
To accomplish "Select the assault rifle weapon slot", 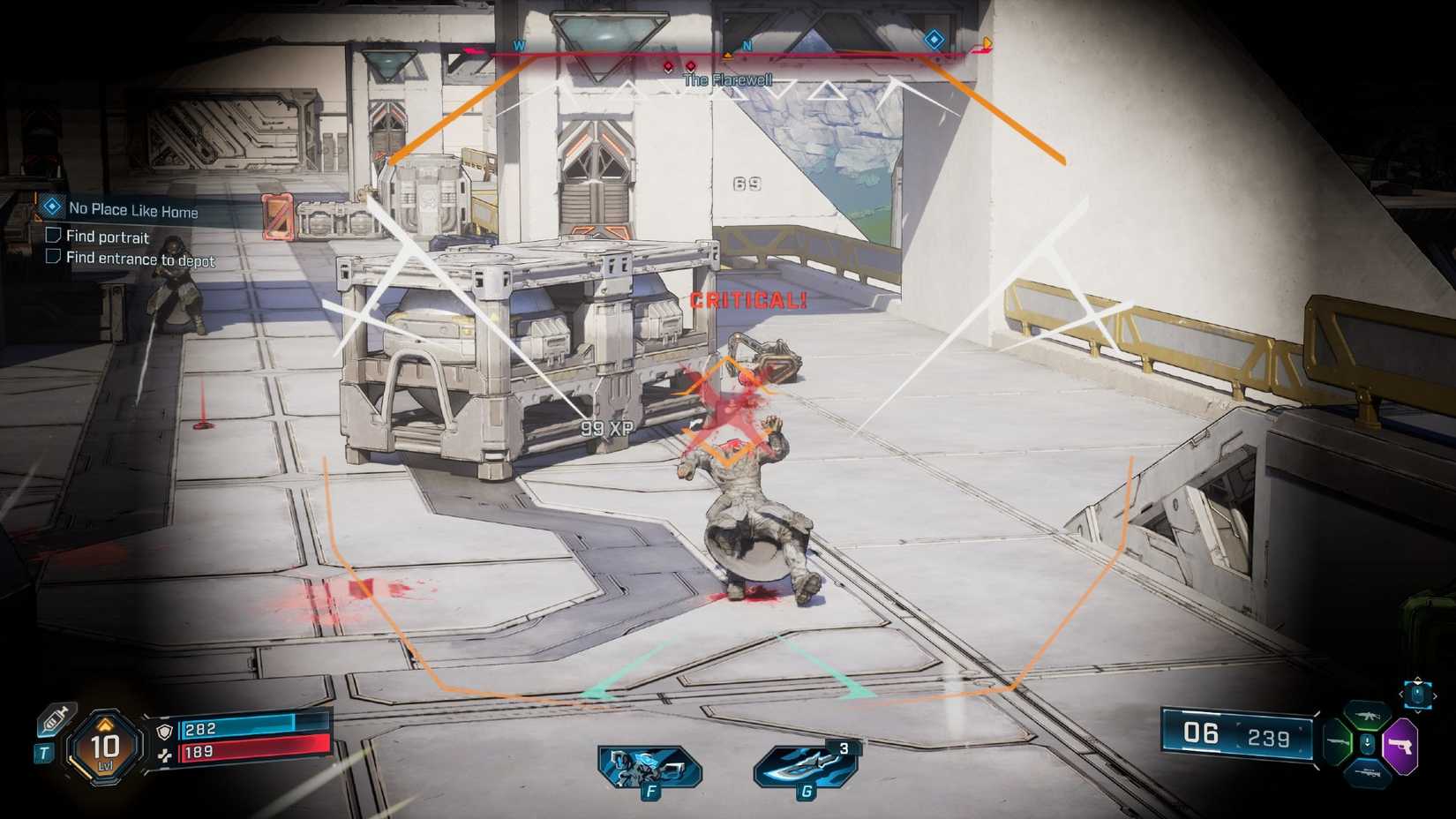I will pyautogui.click(x=1369, y=717).
